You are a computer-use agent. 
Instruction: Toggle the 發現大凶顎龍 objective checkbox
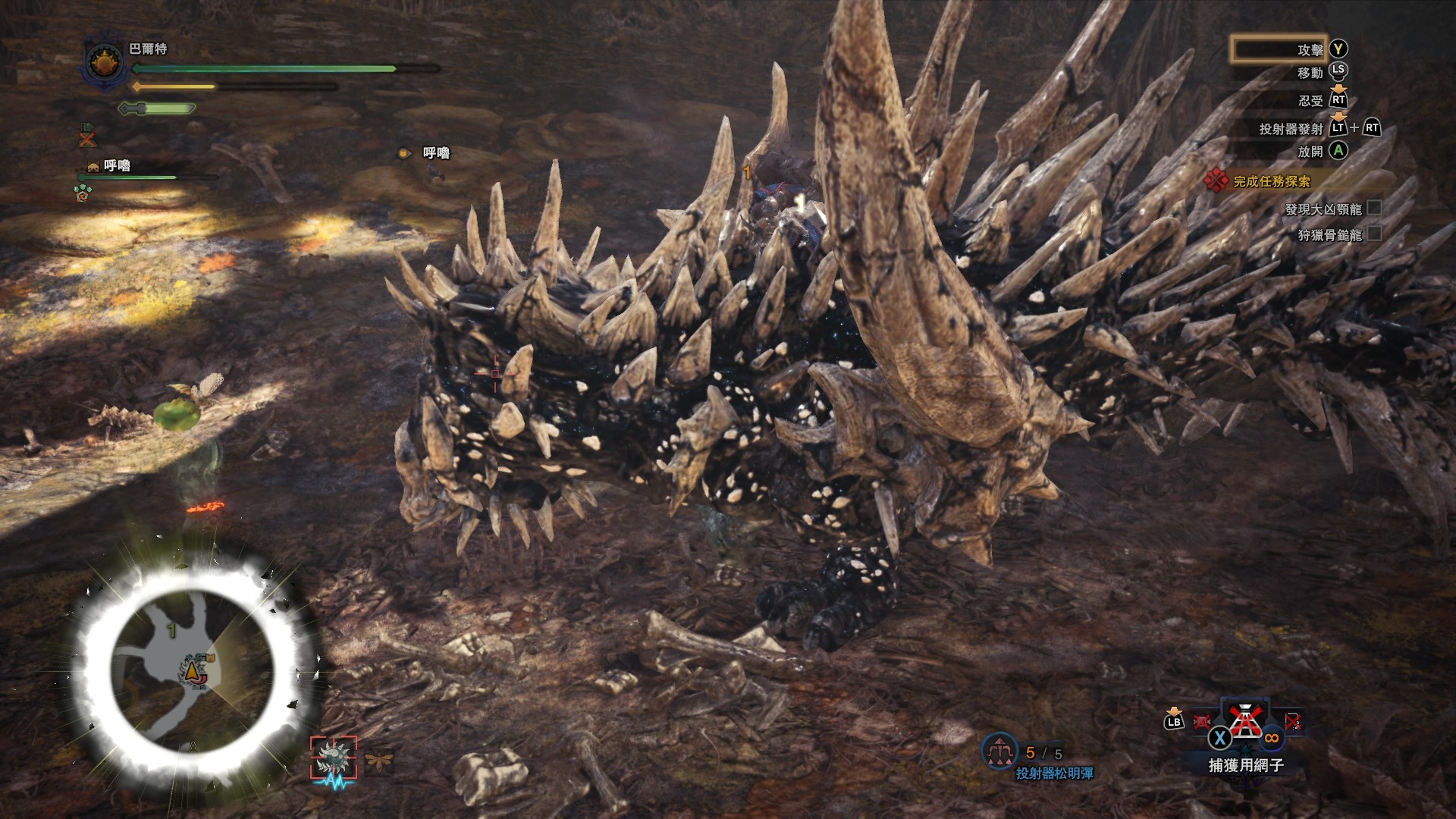[1373, 209]
